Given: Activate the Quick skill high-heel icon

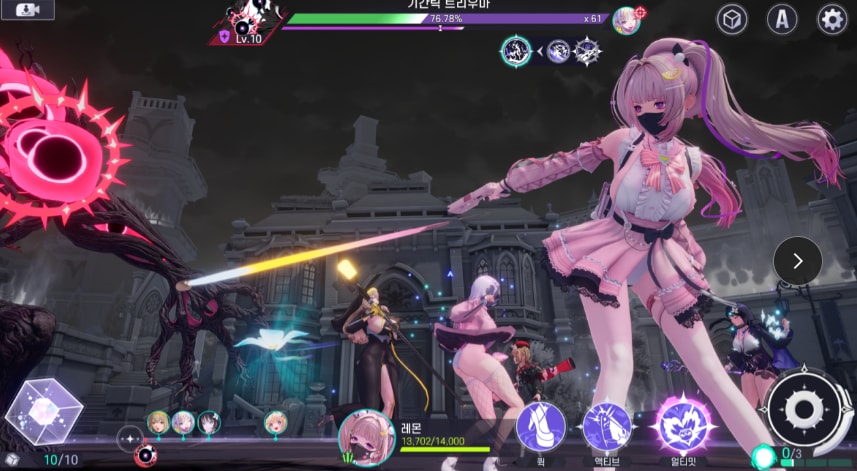Looking at the screenshot, I should (x=540, y=426).
